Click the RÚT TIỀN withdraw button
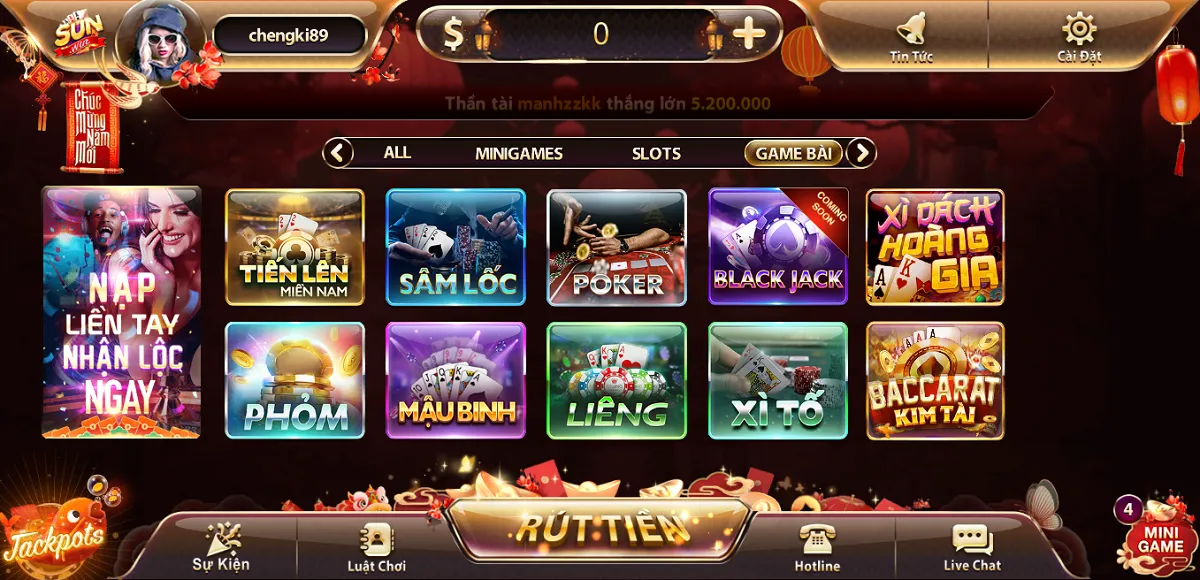The width and height of the screenshot is (1200, 580). point(601,527)
